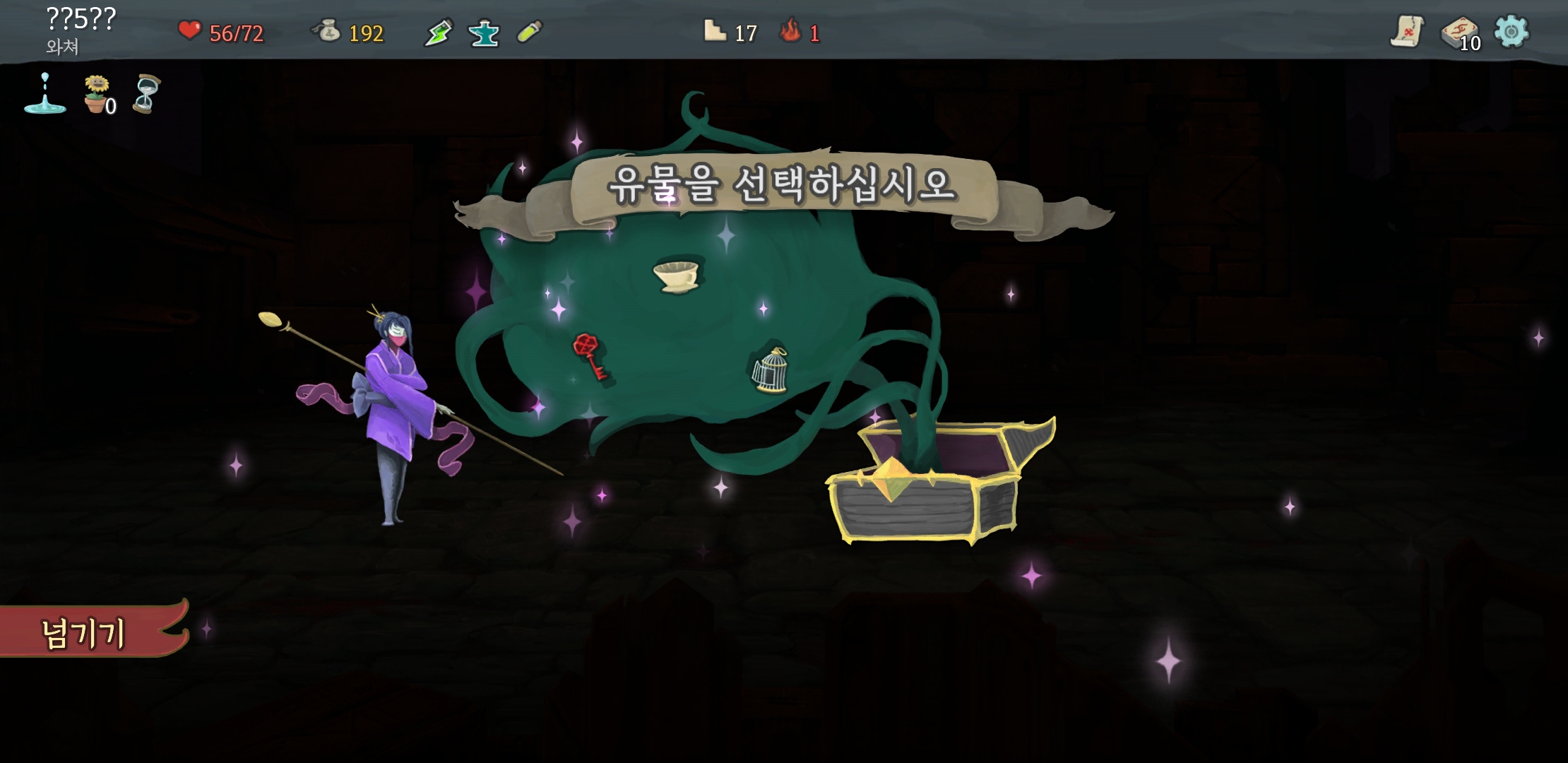The width and height of the screenshot is (1568, 763).
Task: Select the lightning bolt potion
Action: [x=438, y=33]
